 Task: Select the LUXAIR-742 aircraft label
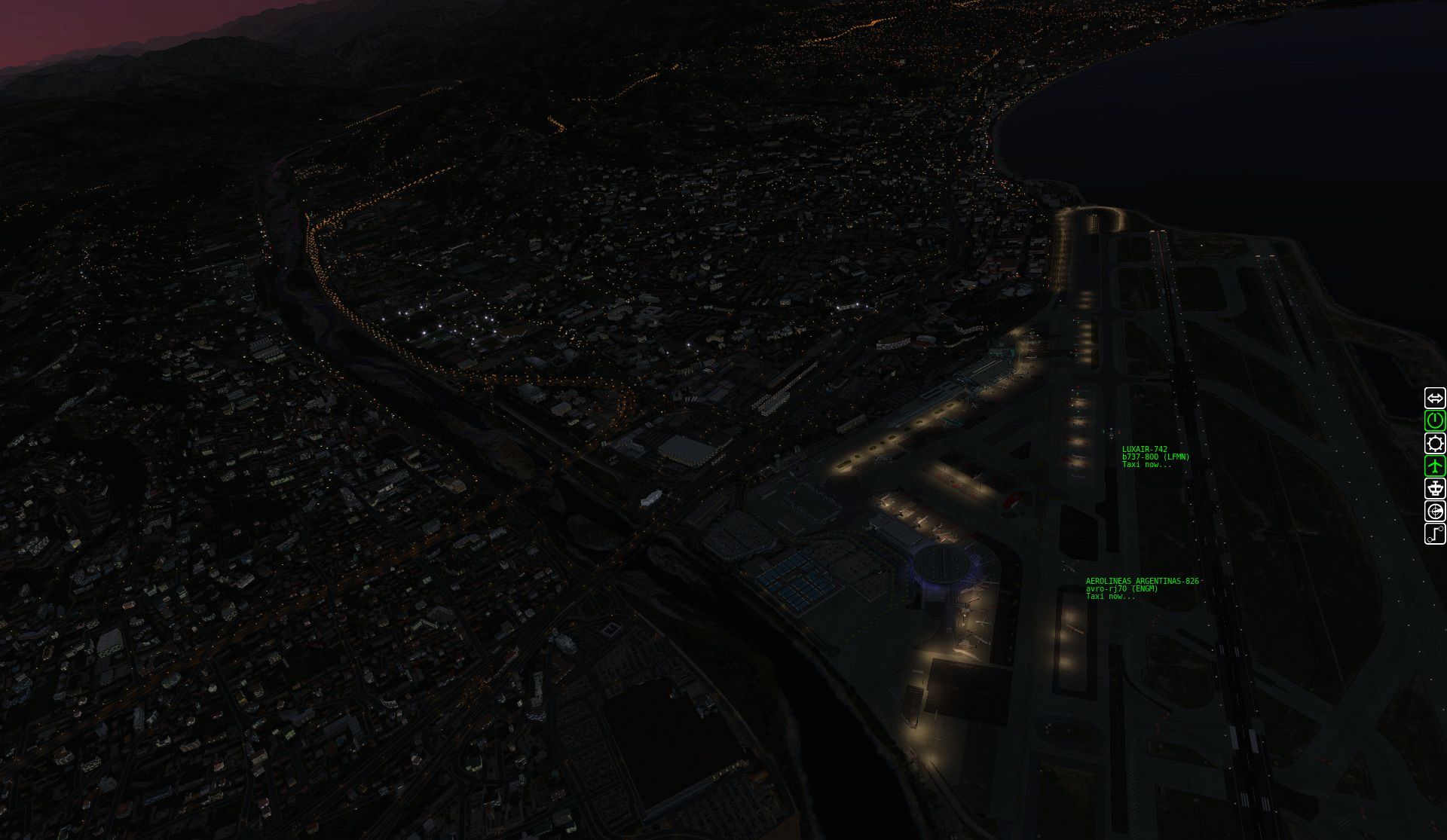tap(1144, 450)
